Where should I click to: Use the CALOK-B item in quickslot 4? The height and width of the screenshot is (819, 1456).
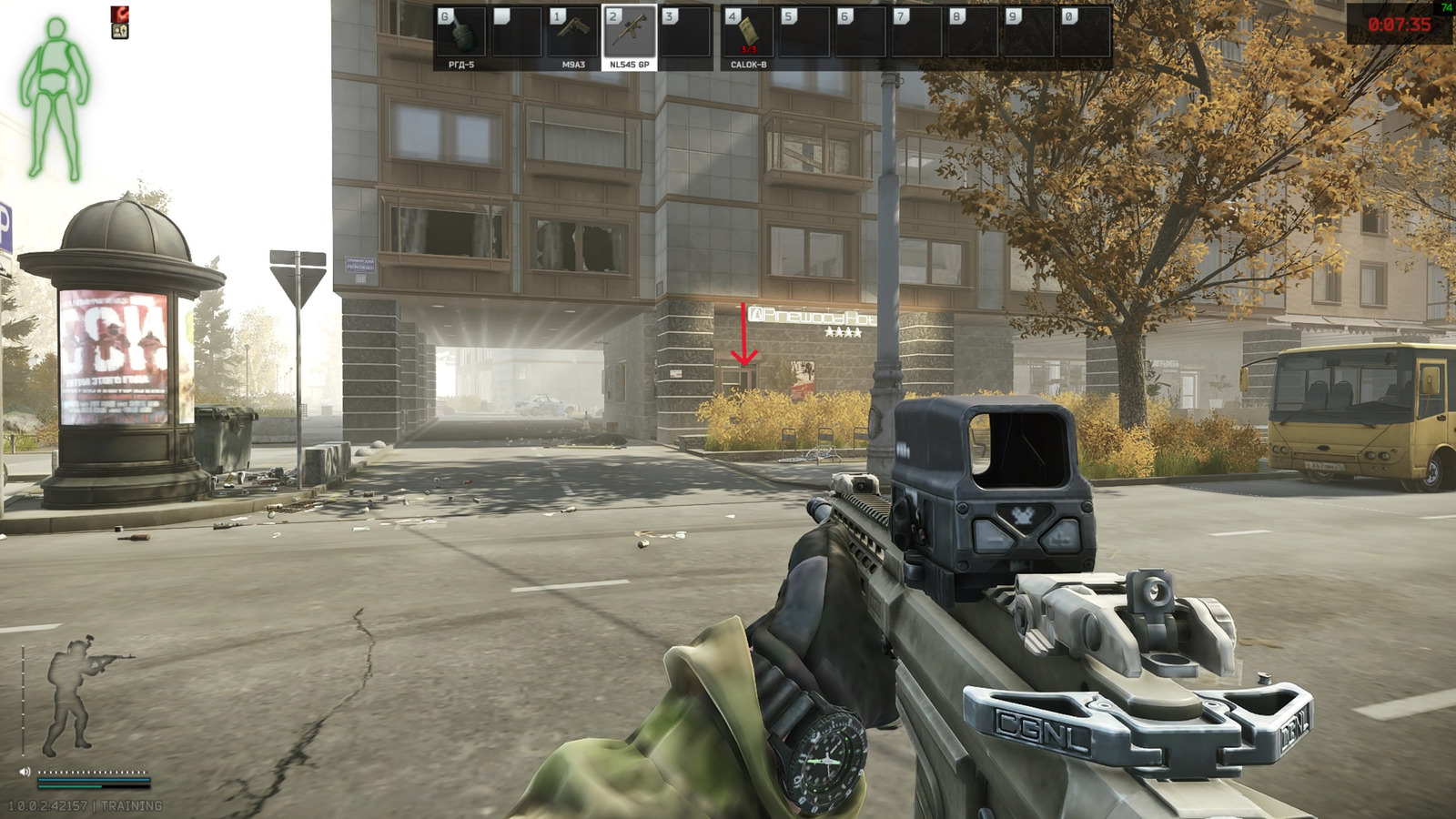click(x=746, y=32)
